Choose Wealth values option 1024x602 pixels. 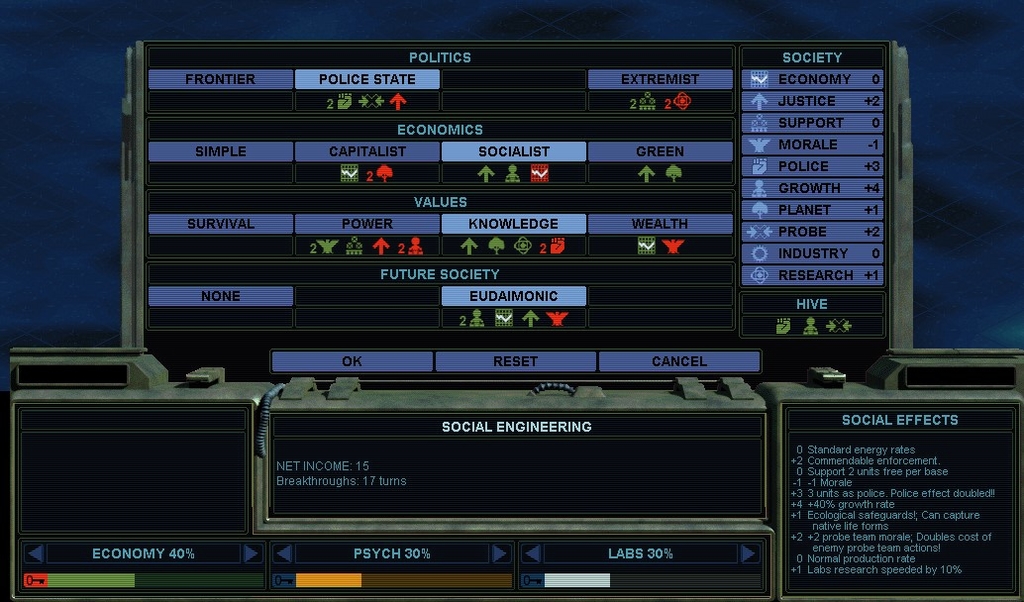(x=660, y=223)
